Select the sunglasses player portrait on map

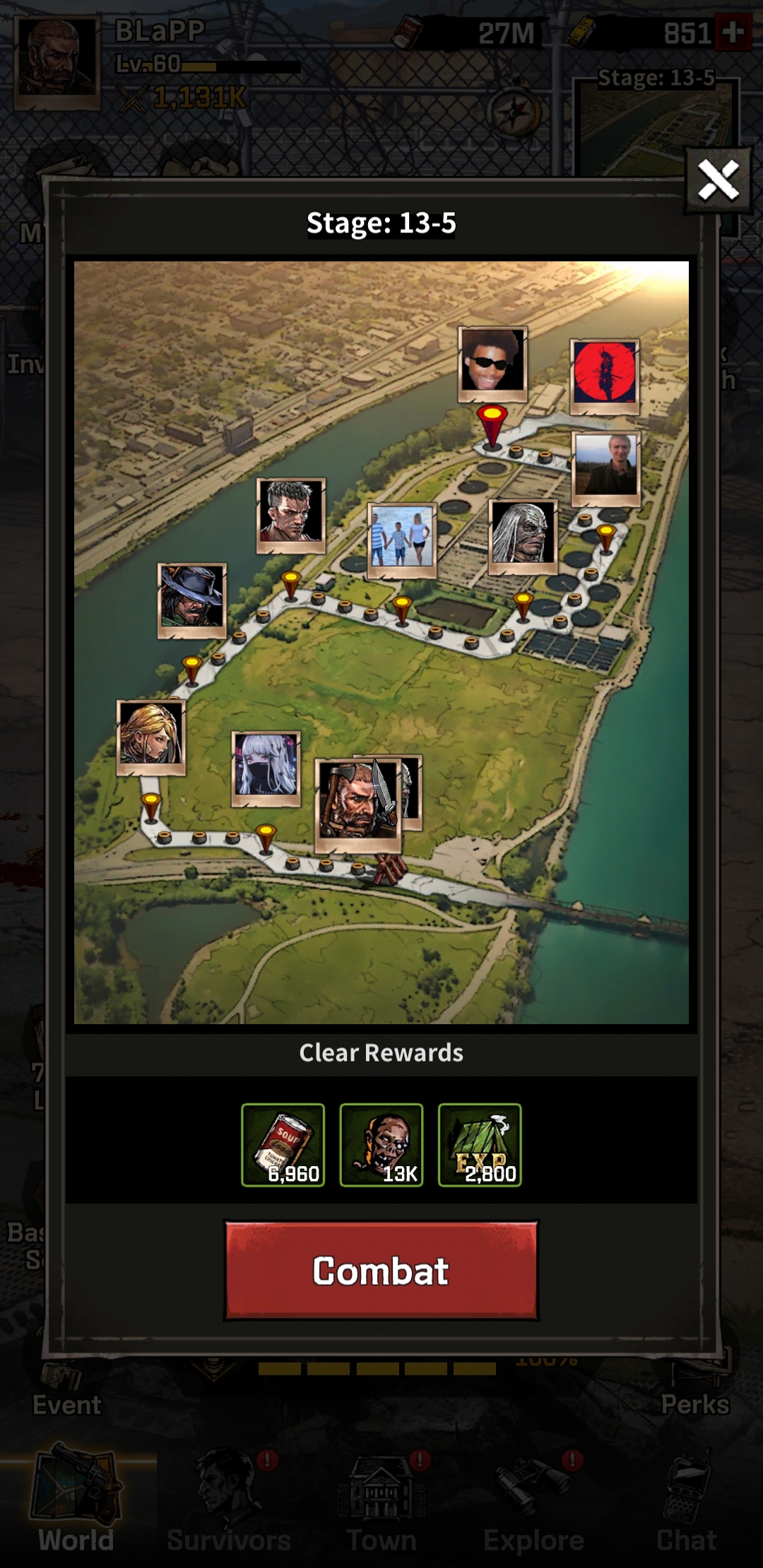click(492, 363)
